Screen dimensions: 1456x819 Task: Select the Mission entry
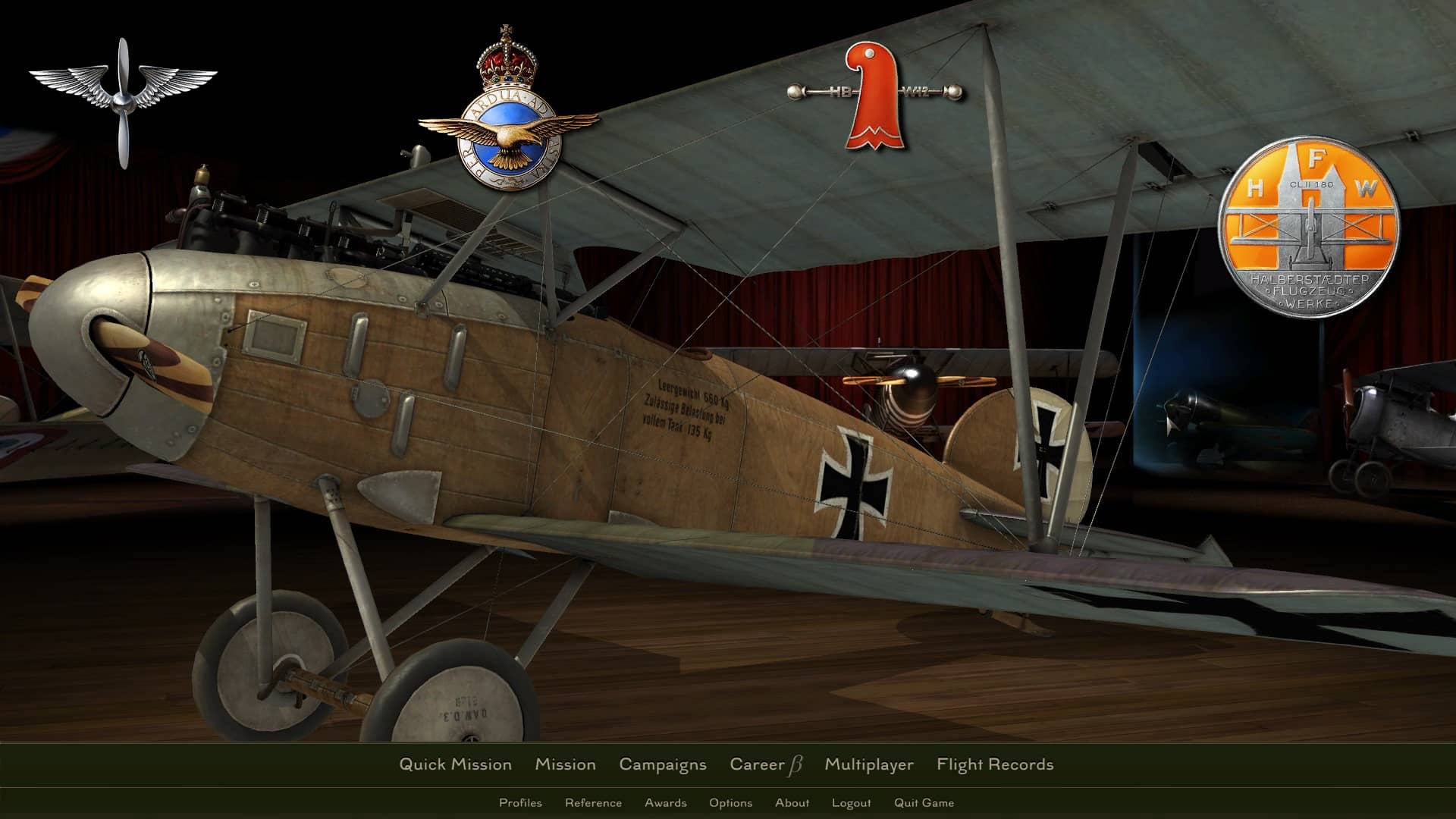565,764
